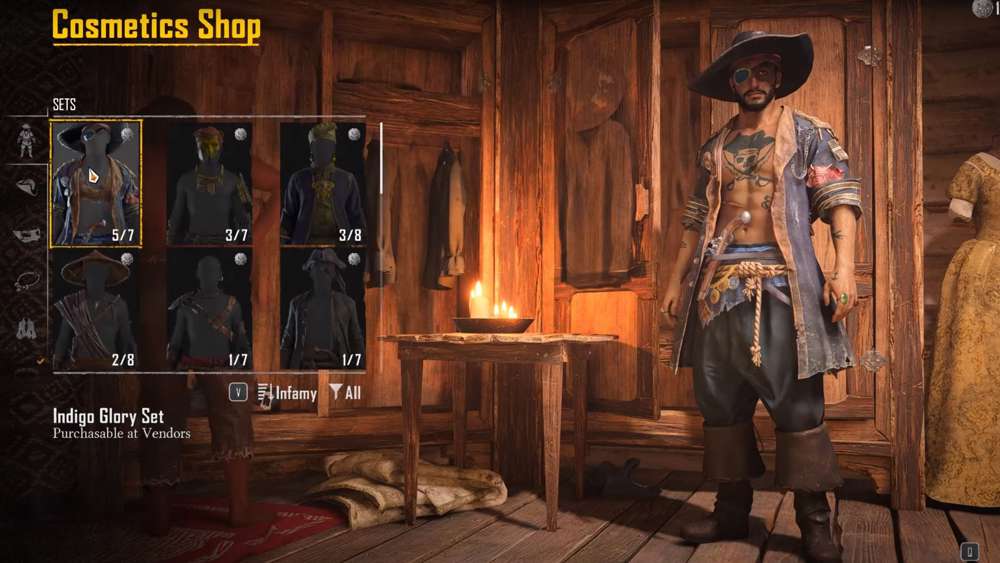
Task: Open the All filter option
Action: (x=345, y=393)
